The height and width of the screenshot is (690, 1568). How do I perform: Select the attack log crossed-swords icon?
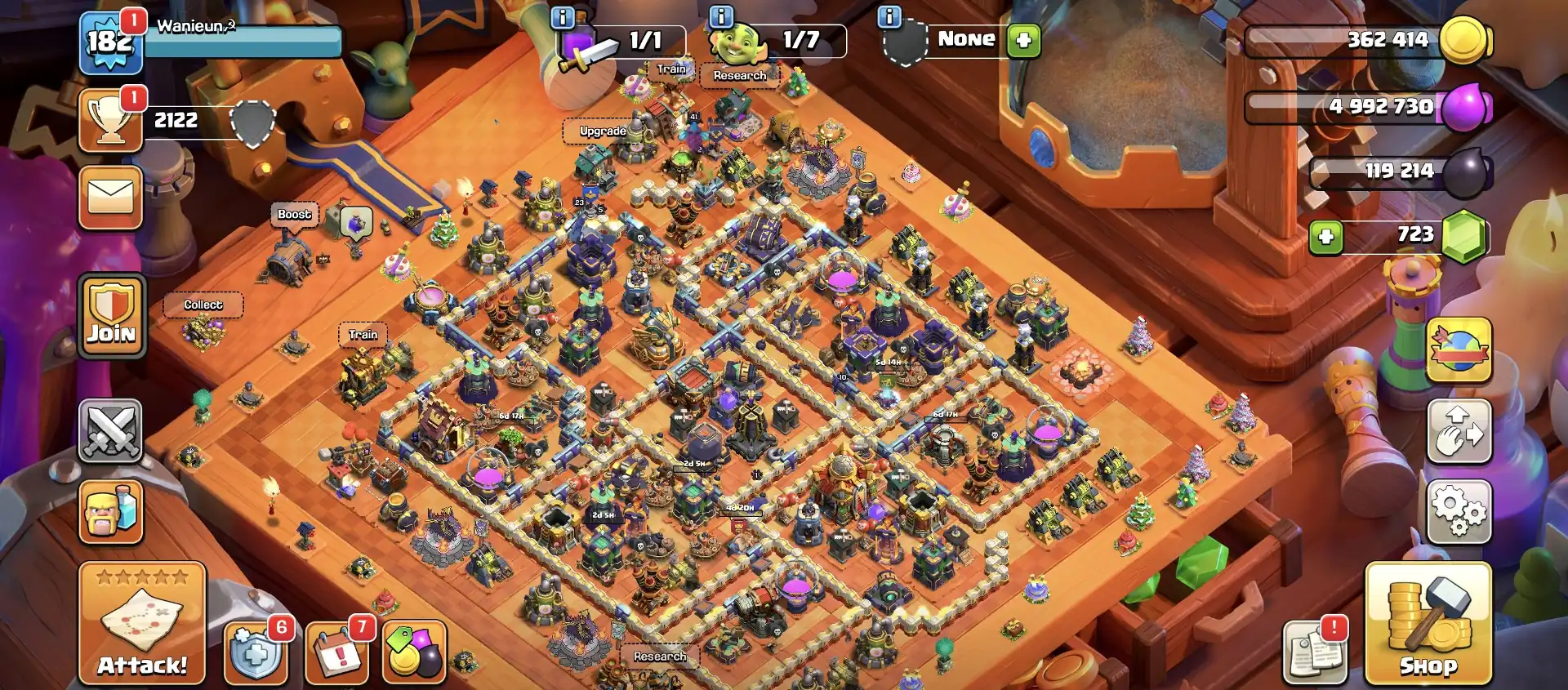click(x=110, y=433)
